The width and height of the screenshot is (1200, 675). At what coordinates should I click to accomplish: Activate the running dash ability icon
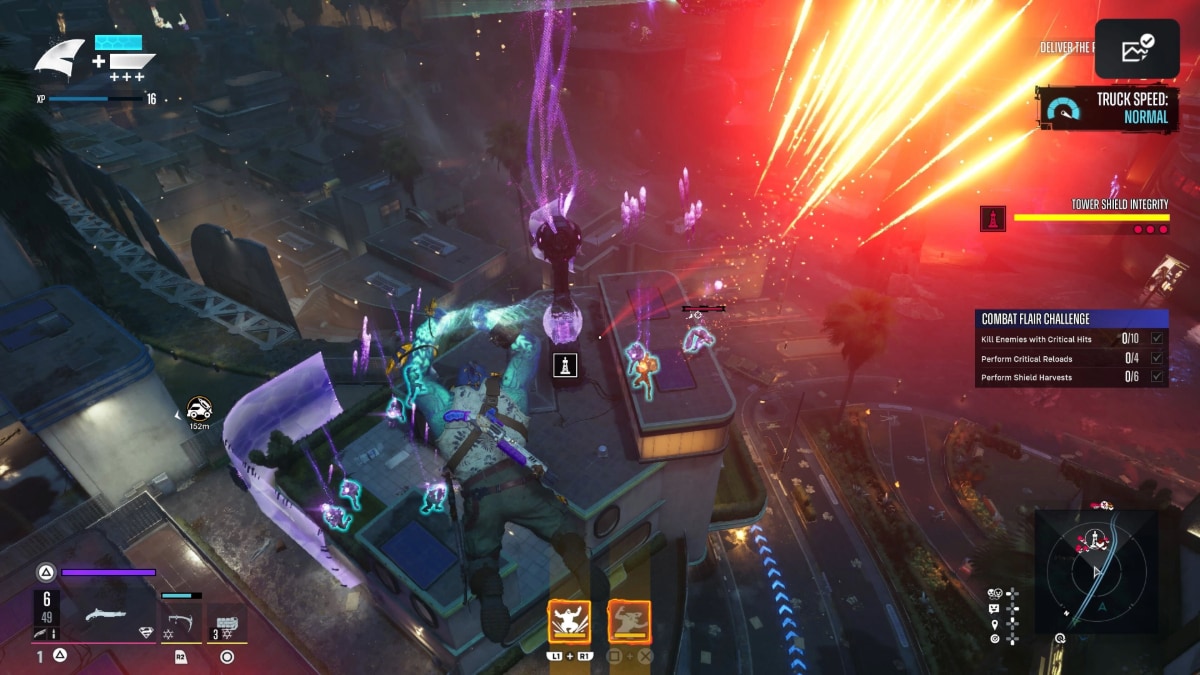pyautogui.click(x=629, y=621)
